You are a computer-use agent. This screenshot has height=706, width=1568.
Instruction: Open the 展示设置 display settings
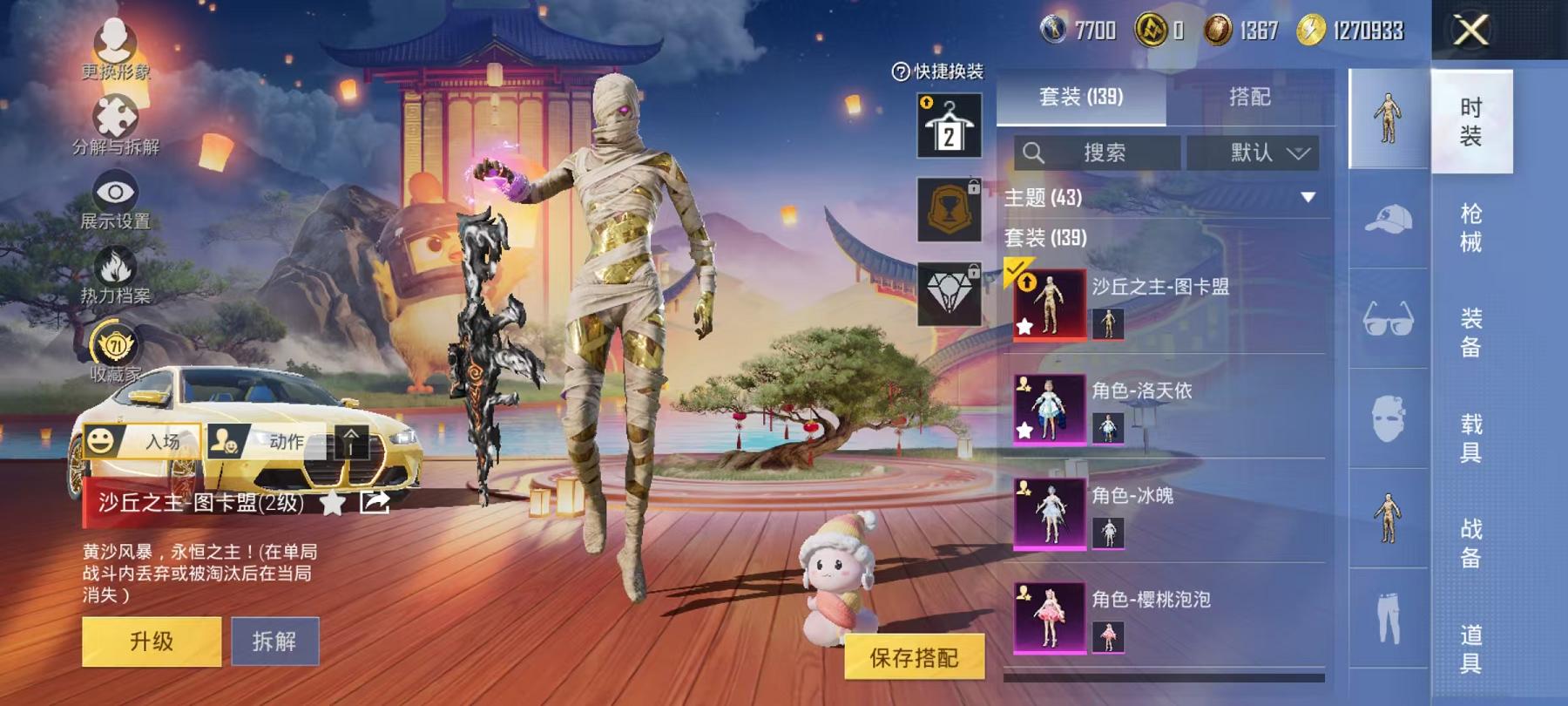tap(114, 202)
